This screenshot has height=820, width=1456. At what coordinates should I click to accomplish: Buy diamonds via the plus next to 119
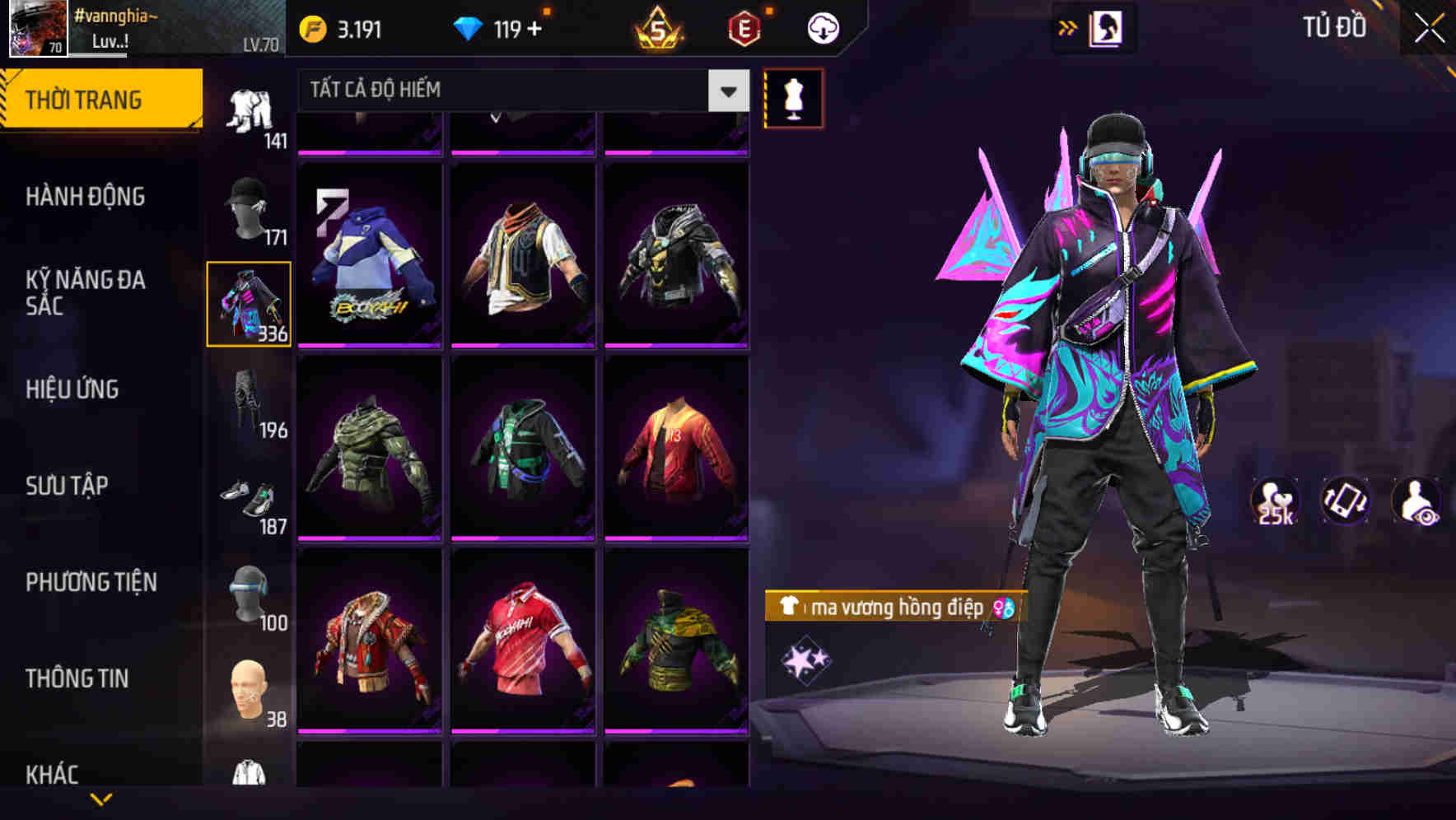pos(534,27)
